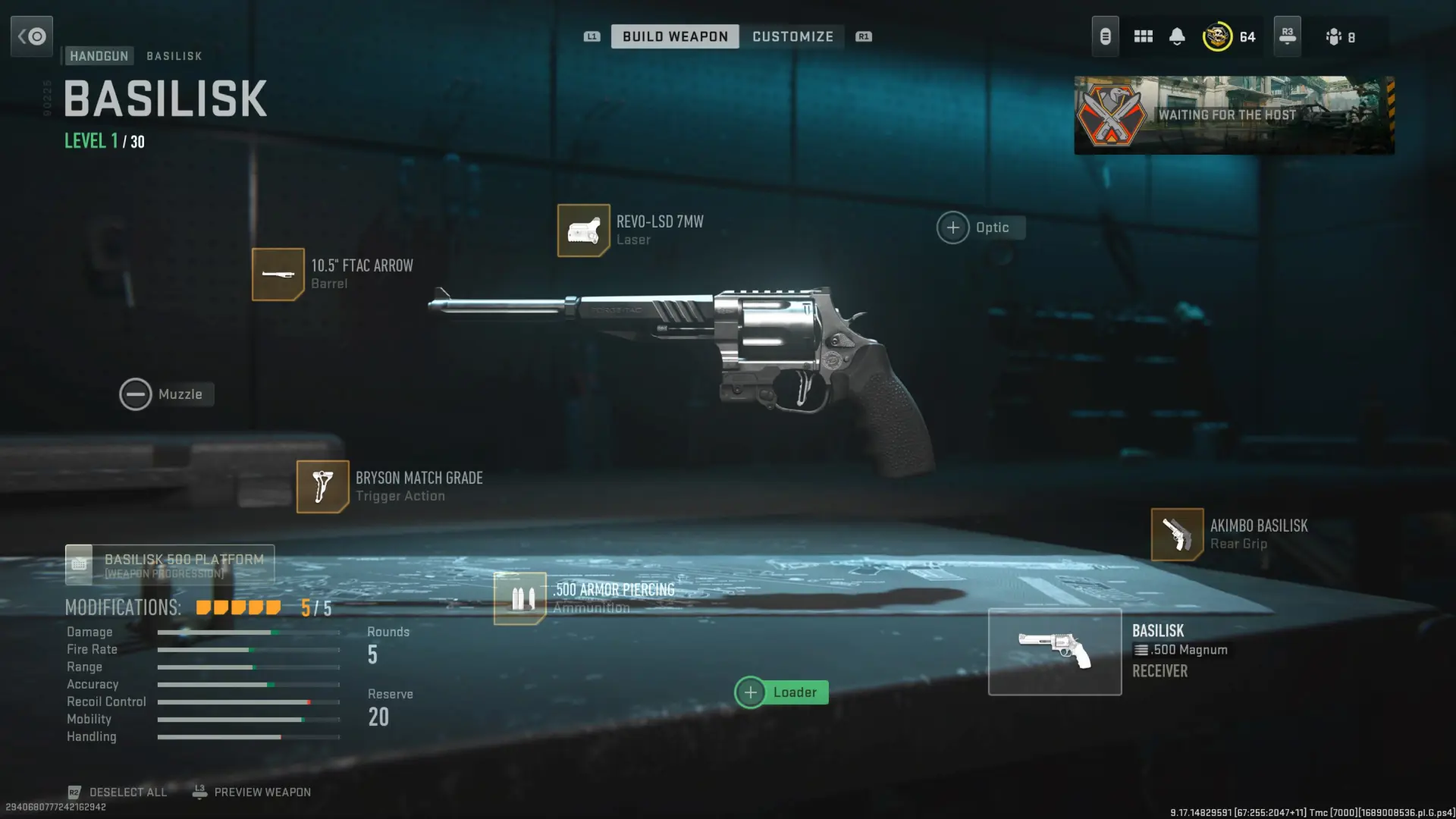Switch to the Customize tab
Screen dimensions: 1456x819
[x=792, y=36]
